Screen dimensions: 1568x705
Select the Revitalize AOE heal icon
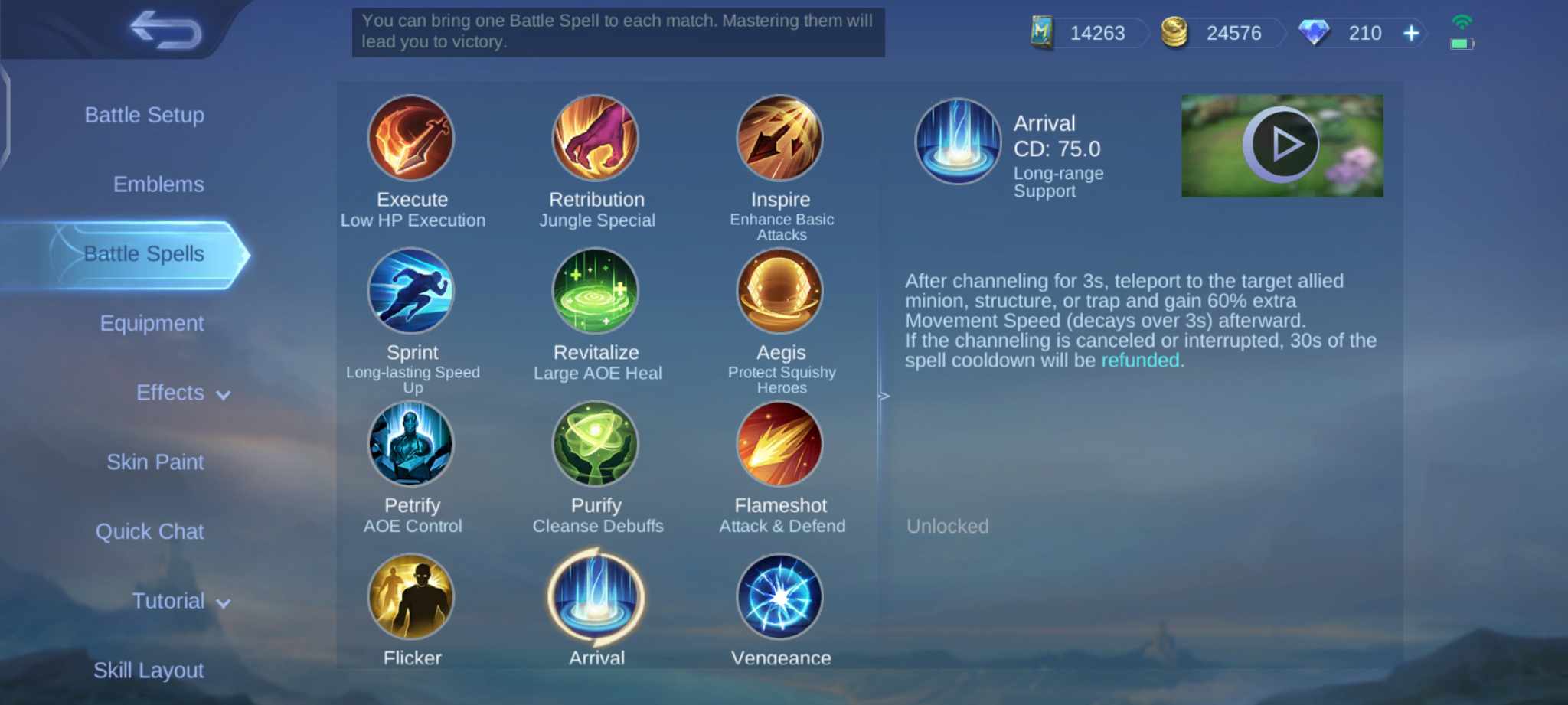pos(596,292)
